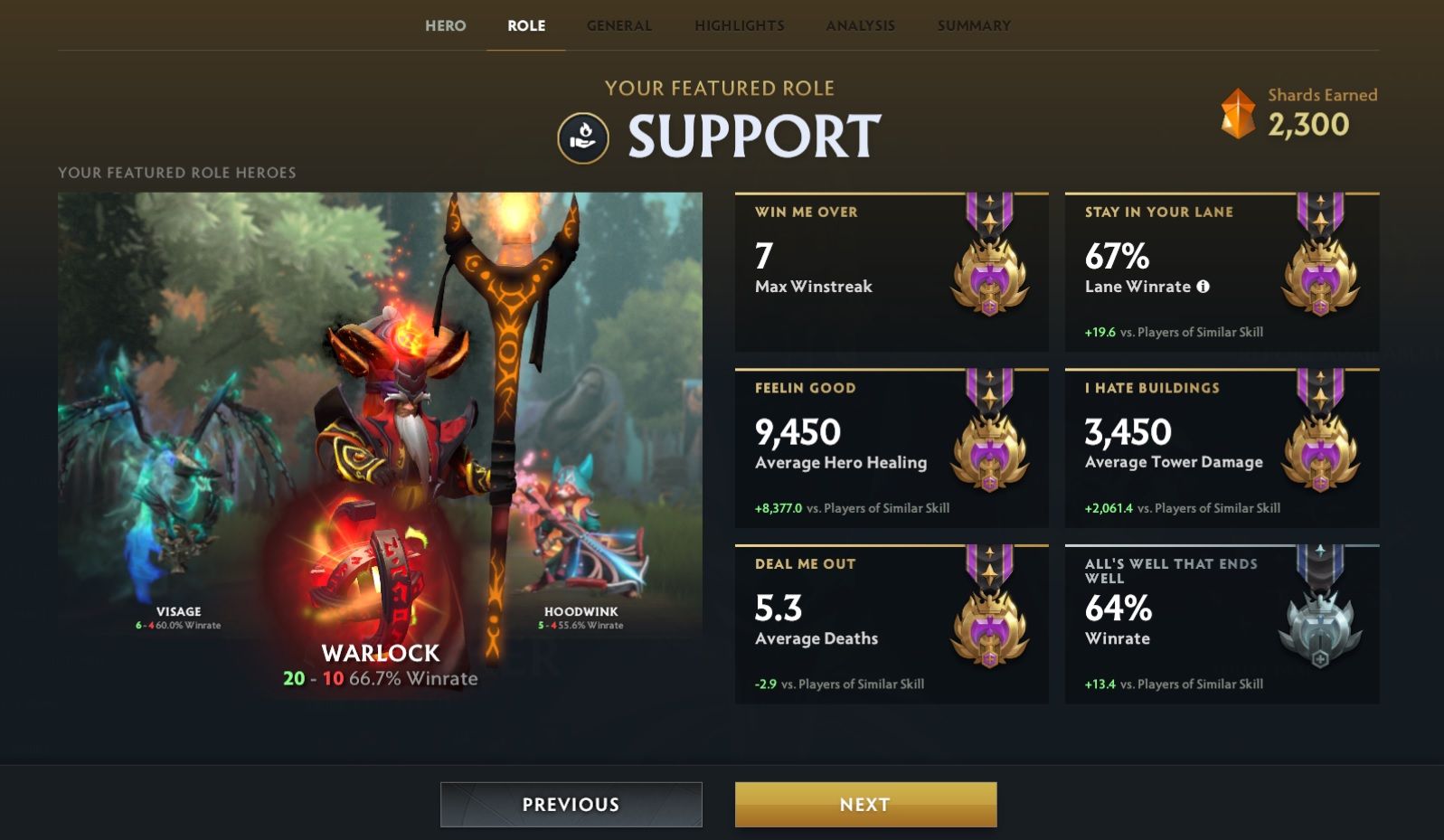Screen dimensions: 1444x840
Task: Switch to the SUMMARY tab
Action: click(x=973, y=25)
